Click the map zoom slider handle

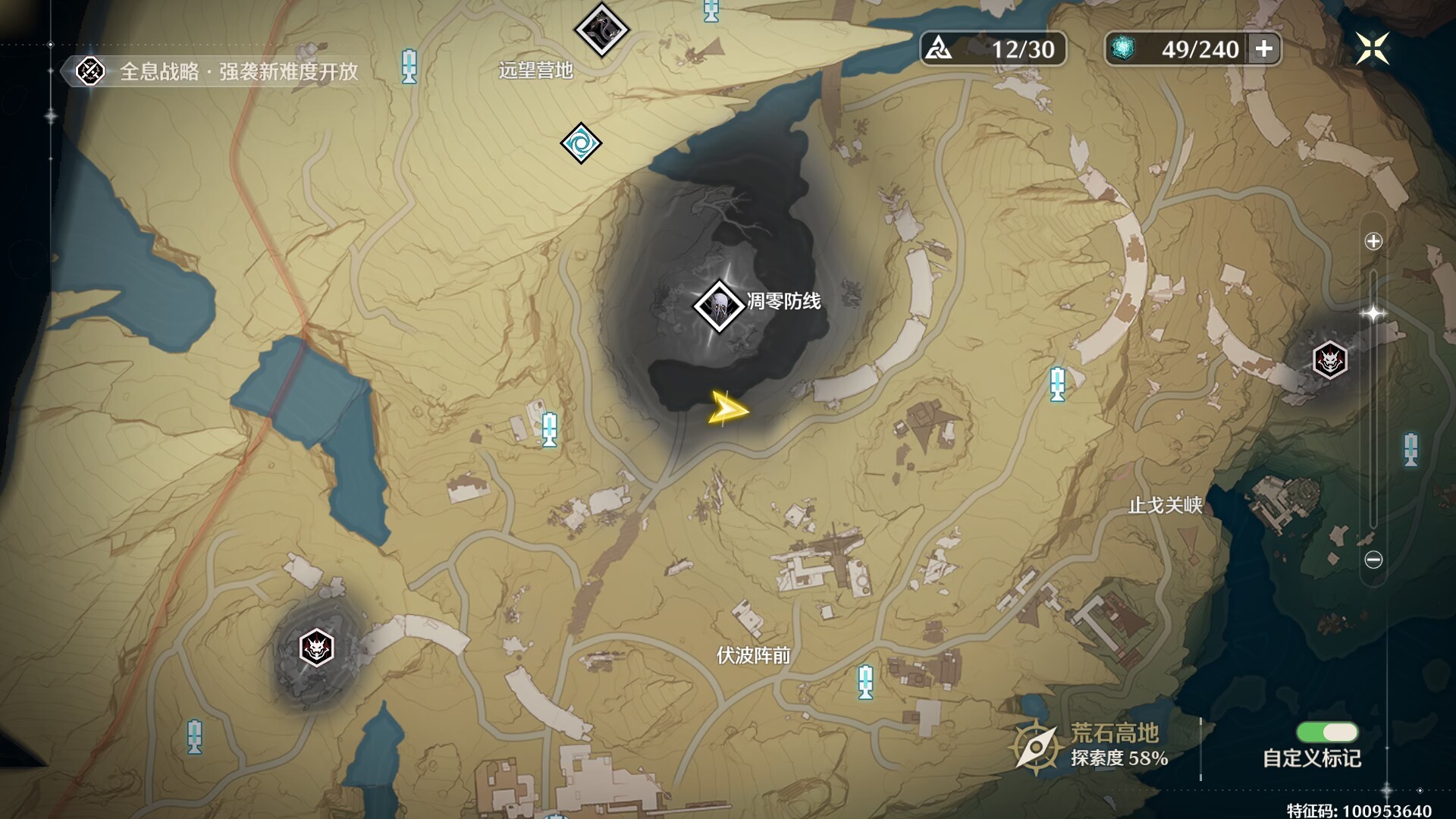[1373, 313]
